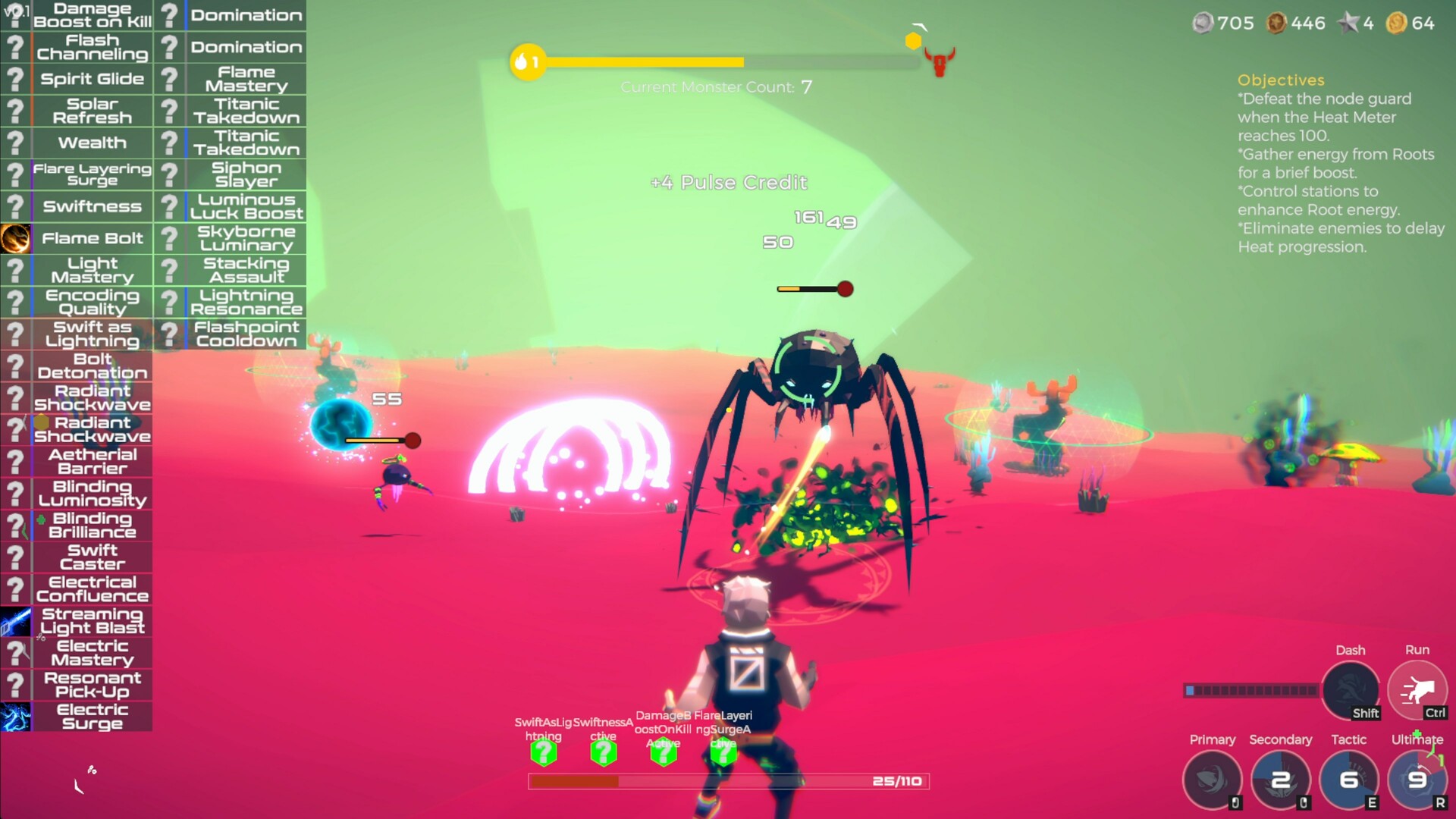The image size is (1456, 819).
Task: Click the 25/110 health bar
Action: (x=728, y=780)
